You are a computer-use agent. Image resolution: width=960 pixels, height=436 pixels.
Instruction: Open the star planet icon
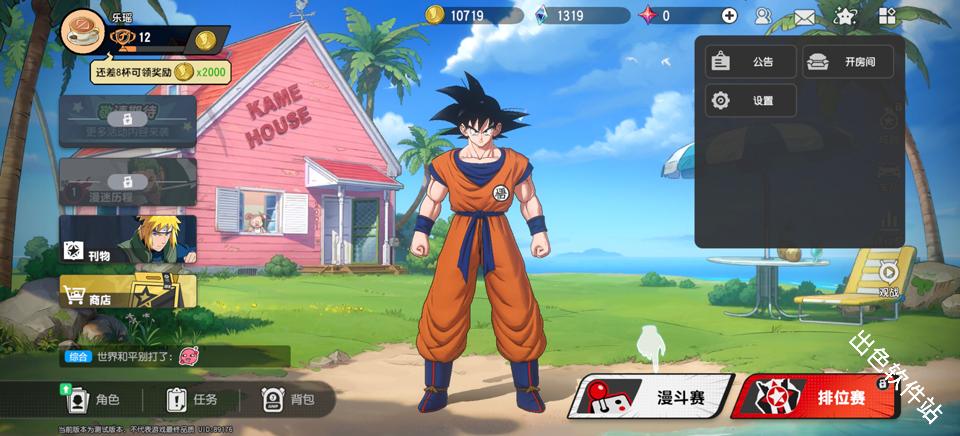(x=846, y=15)
